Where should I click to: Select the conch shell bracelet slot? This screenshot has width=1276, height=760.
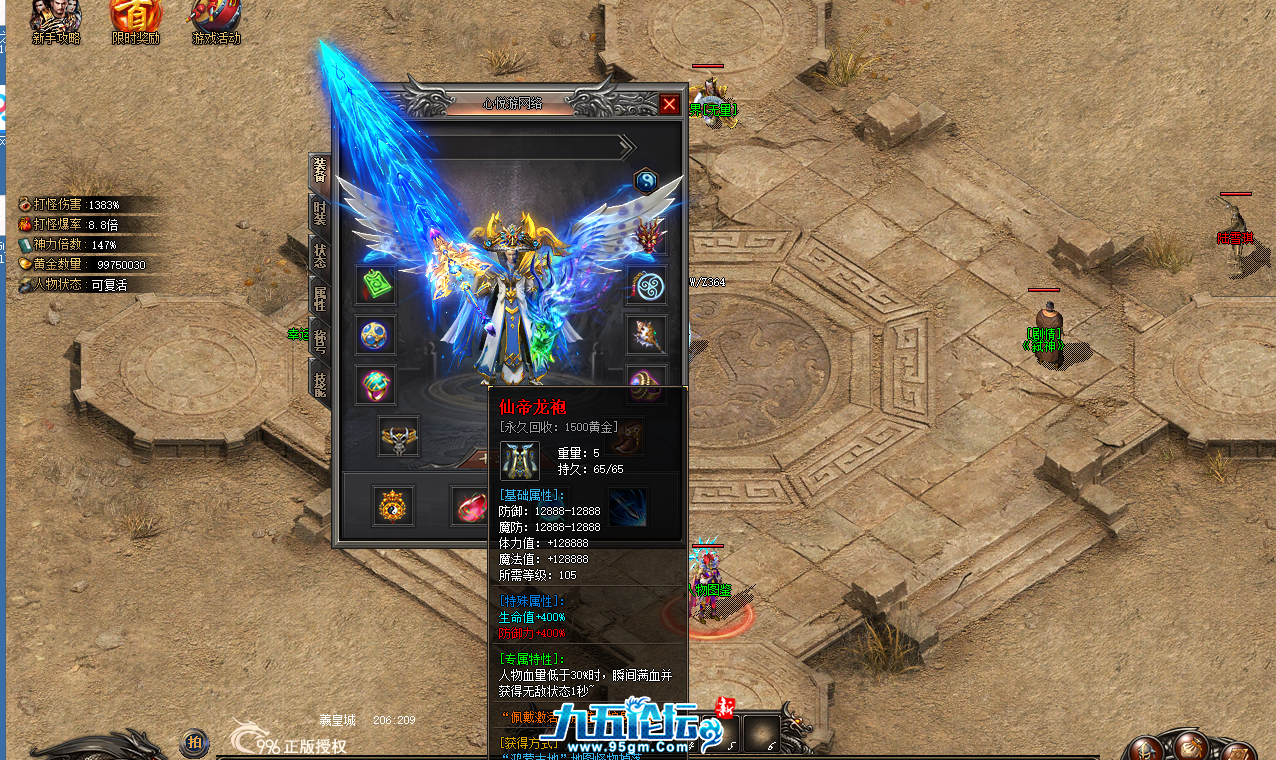(646, 335)
